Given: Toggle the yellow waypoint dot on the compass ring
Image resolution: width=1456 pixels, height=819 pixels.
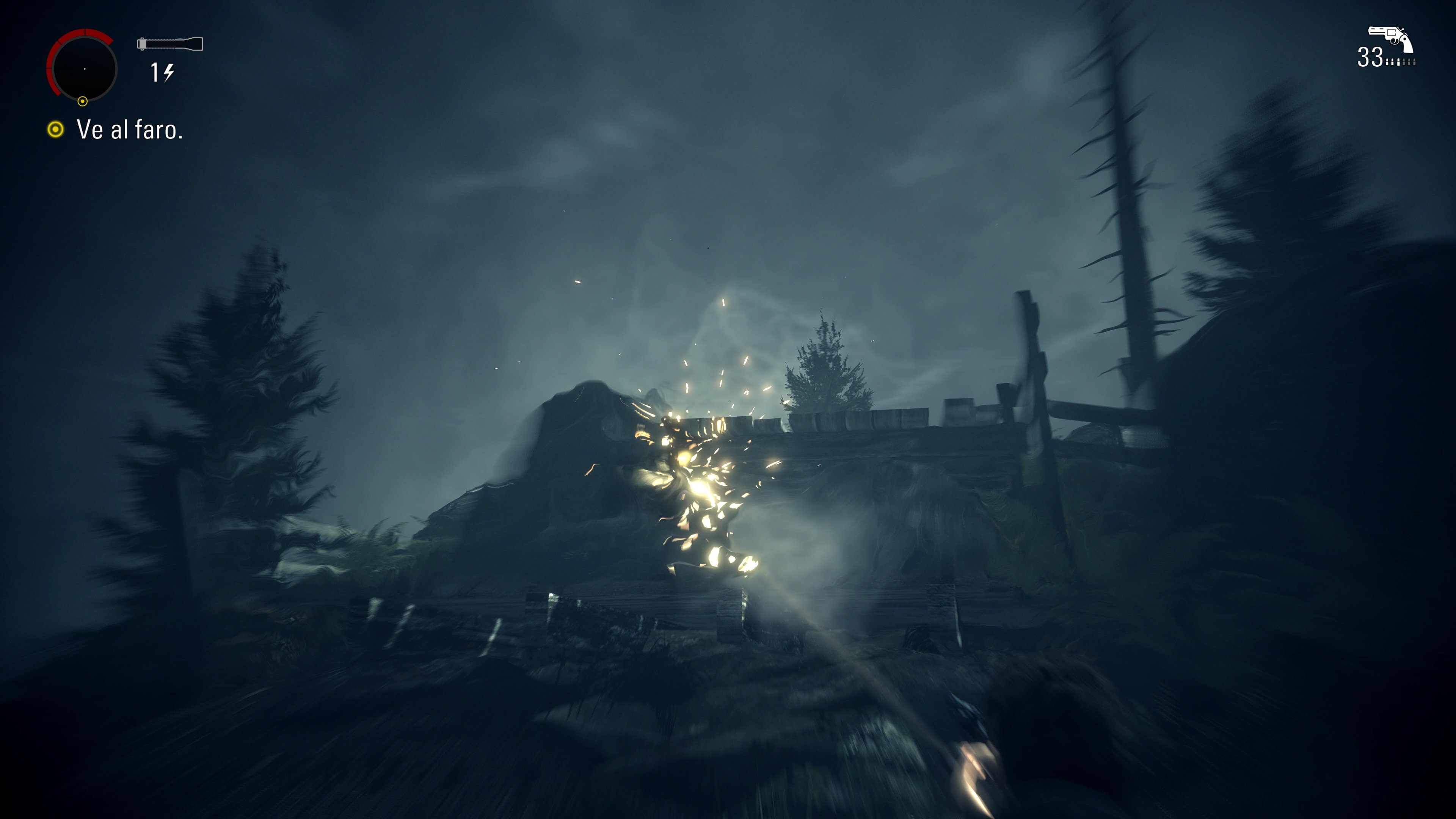Looking at the screenshot, I should [x=83, y=102].
